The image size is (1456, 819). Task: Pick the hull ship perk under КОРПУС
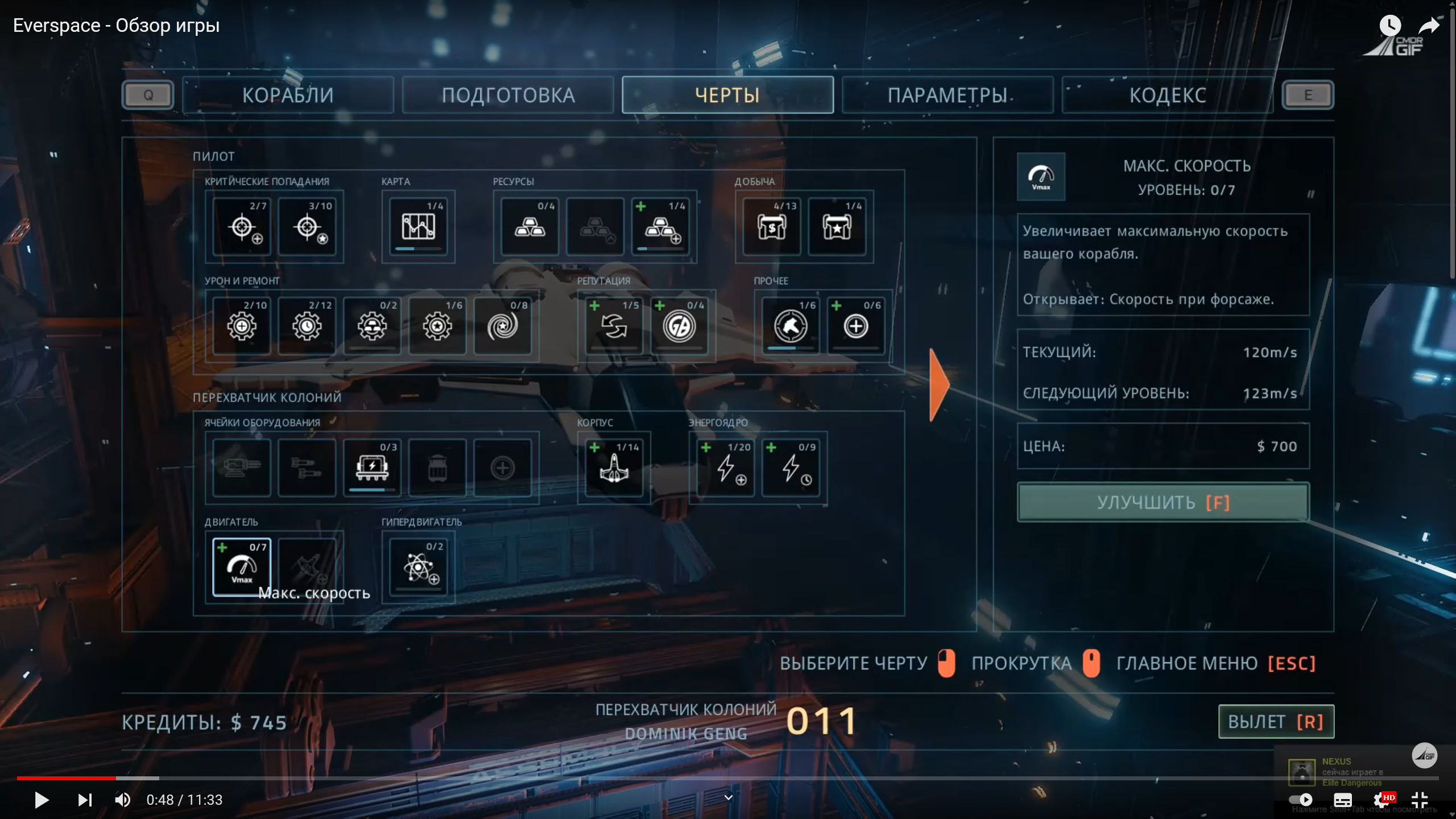614,468
